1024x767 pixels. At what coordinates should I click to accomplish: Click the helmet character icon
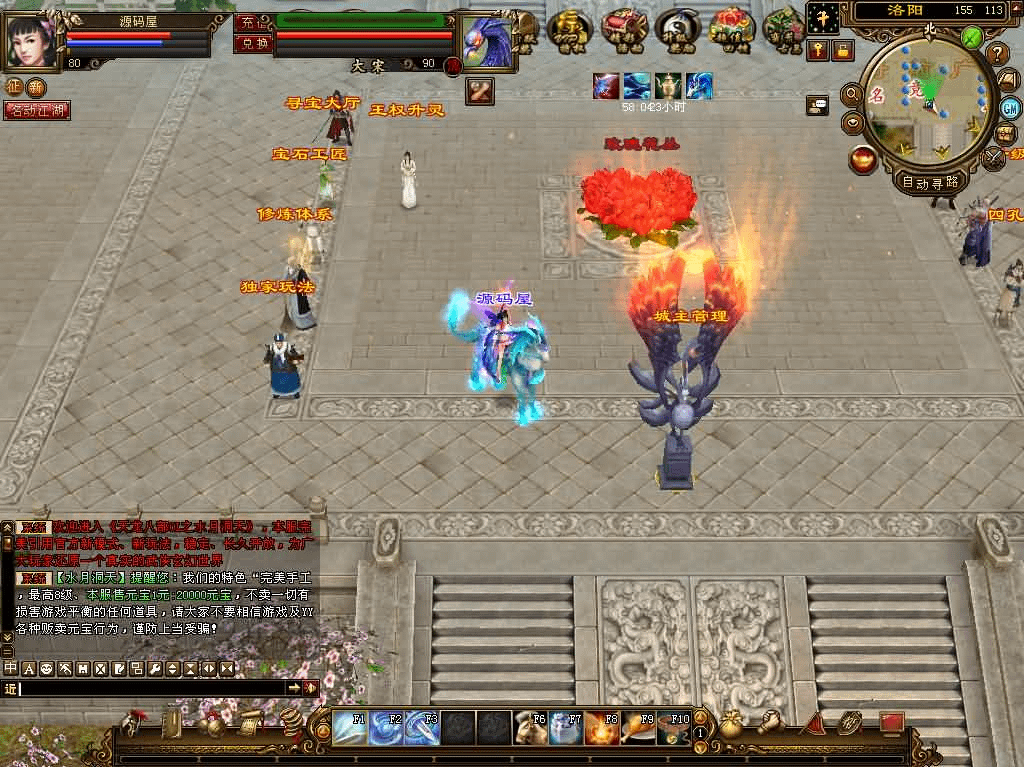coord(131,723)
